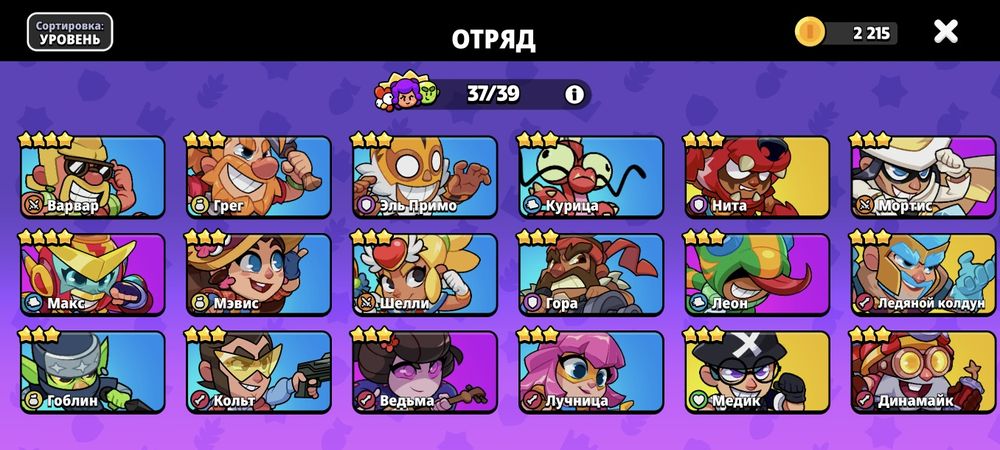The height and width of the screenshot is (450, 1000).
Task: Select the Варвар character card
Action: pyautogui.click(x=92, y=177)
